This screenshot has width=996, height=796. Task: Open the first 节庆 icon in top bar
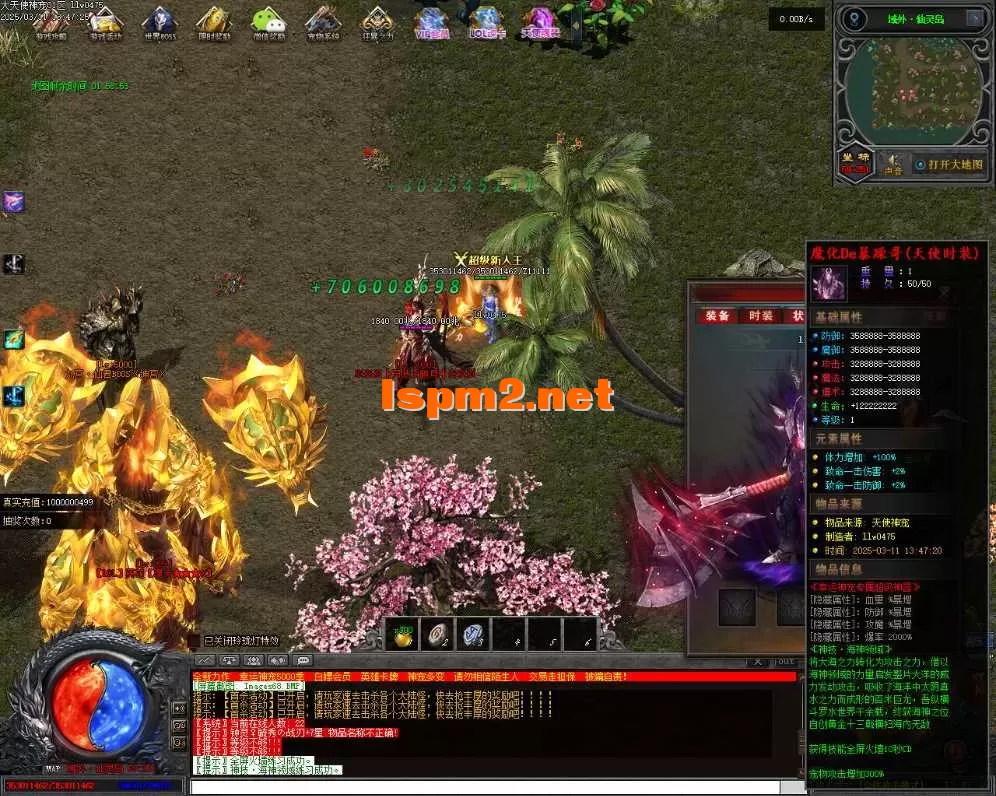point(50,21)
